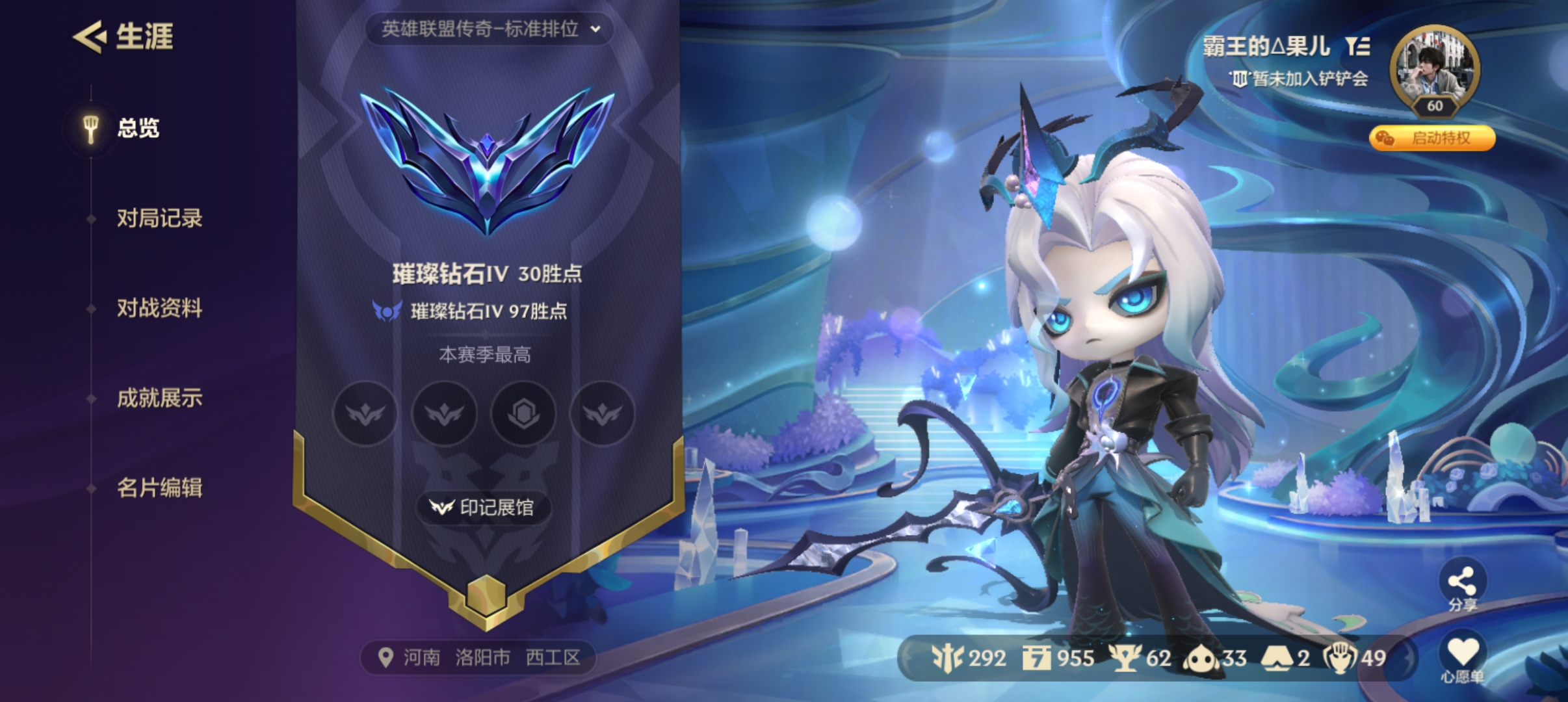Screen dimensions: 1568x702
Task: Open the 成就展示 achievements tab
Action: click(161, 398)
